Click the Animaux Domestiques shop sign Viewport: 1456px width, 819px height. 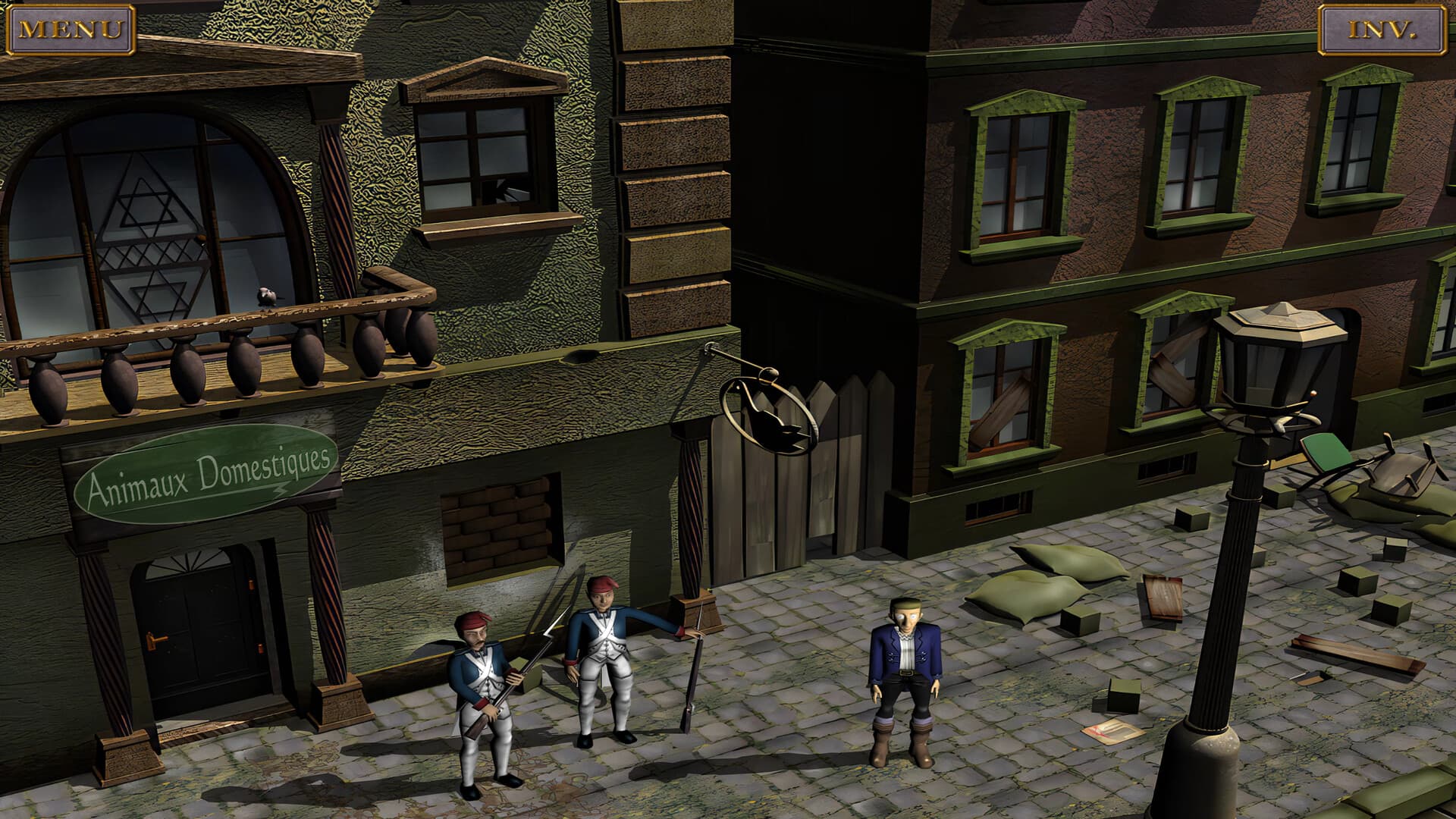point(206,475)
